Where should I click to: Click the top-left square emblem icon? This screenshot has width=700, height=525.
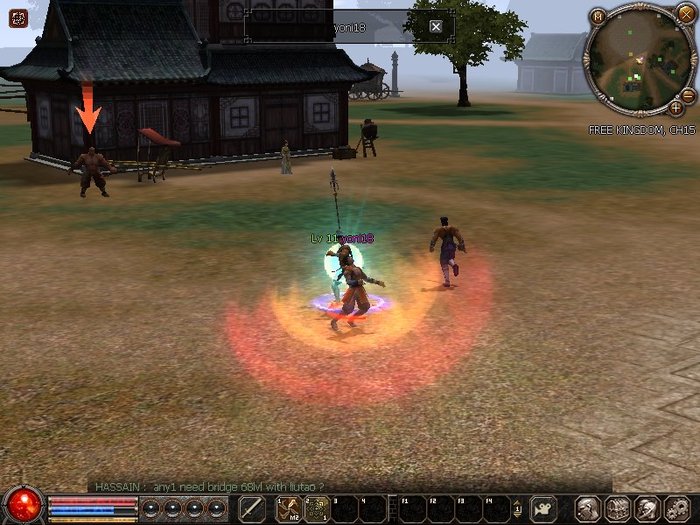(17, 18)
